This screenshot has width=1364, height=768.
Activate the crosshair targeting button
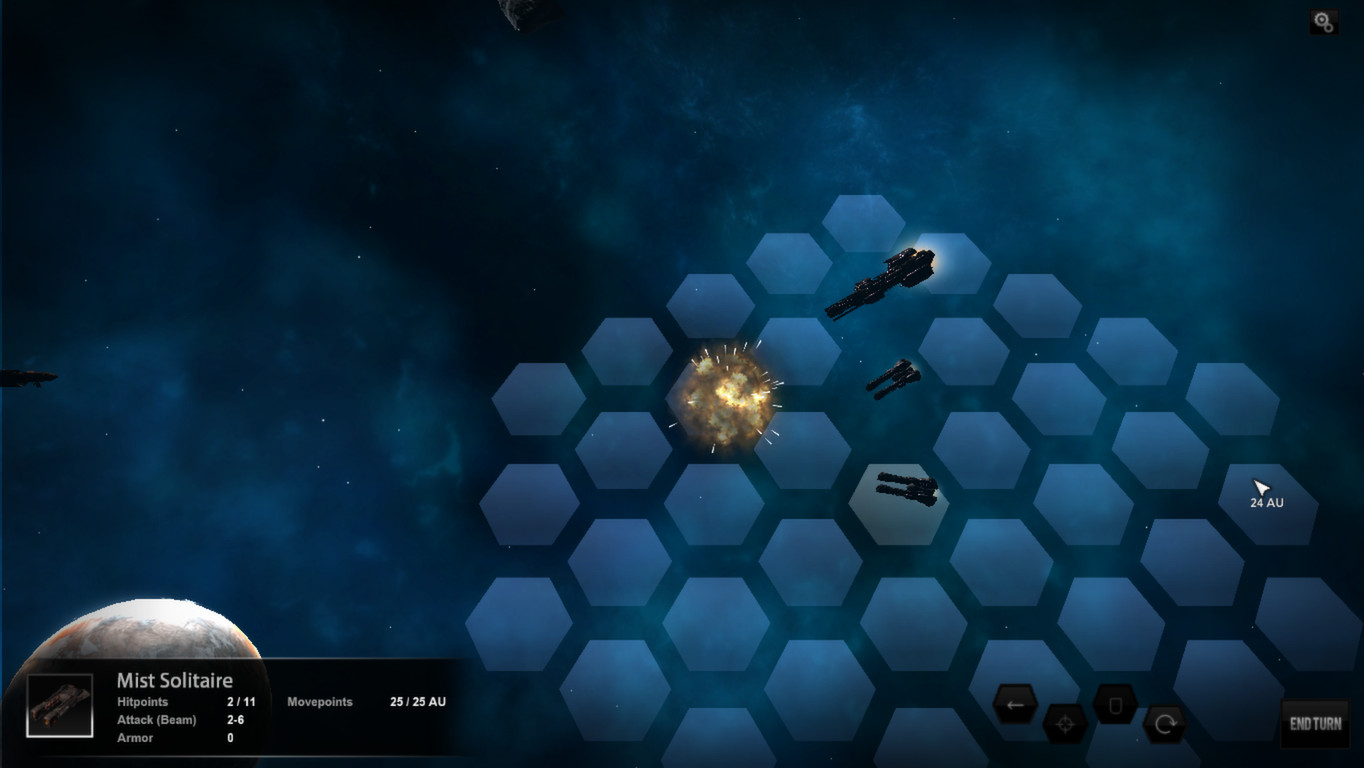pyautogui.click(x=1065, y=725)
